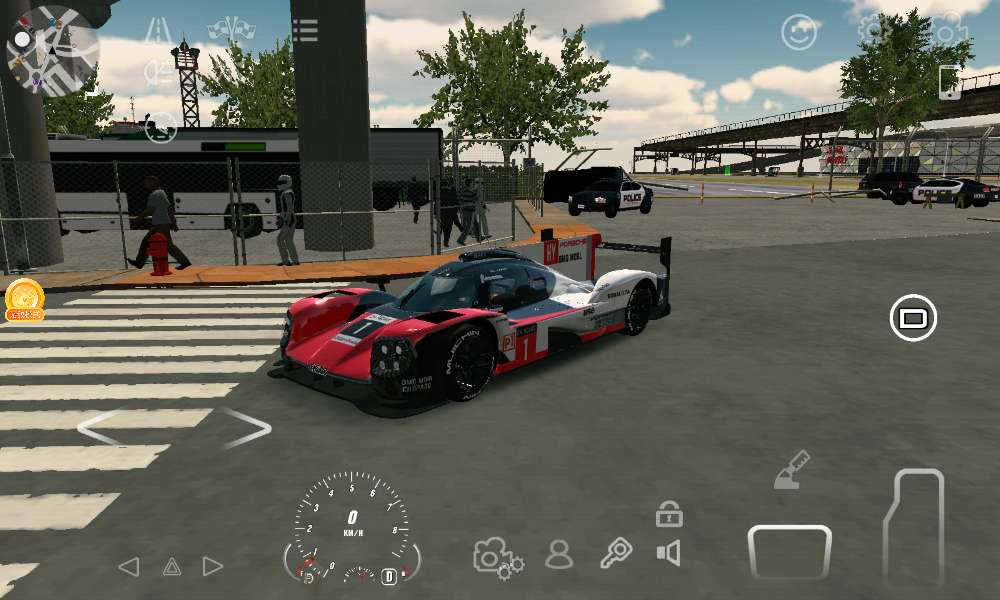Open the three-line list menu
Screen dimensions: 1000x600
305,30
